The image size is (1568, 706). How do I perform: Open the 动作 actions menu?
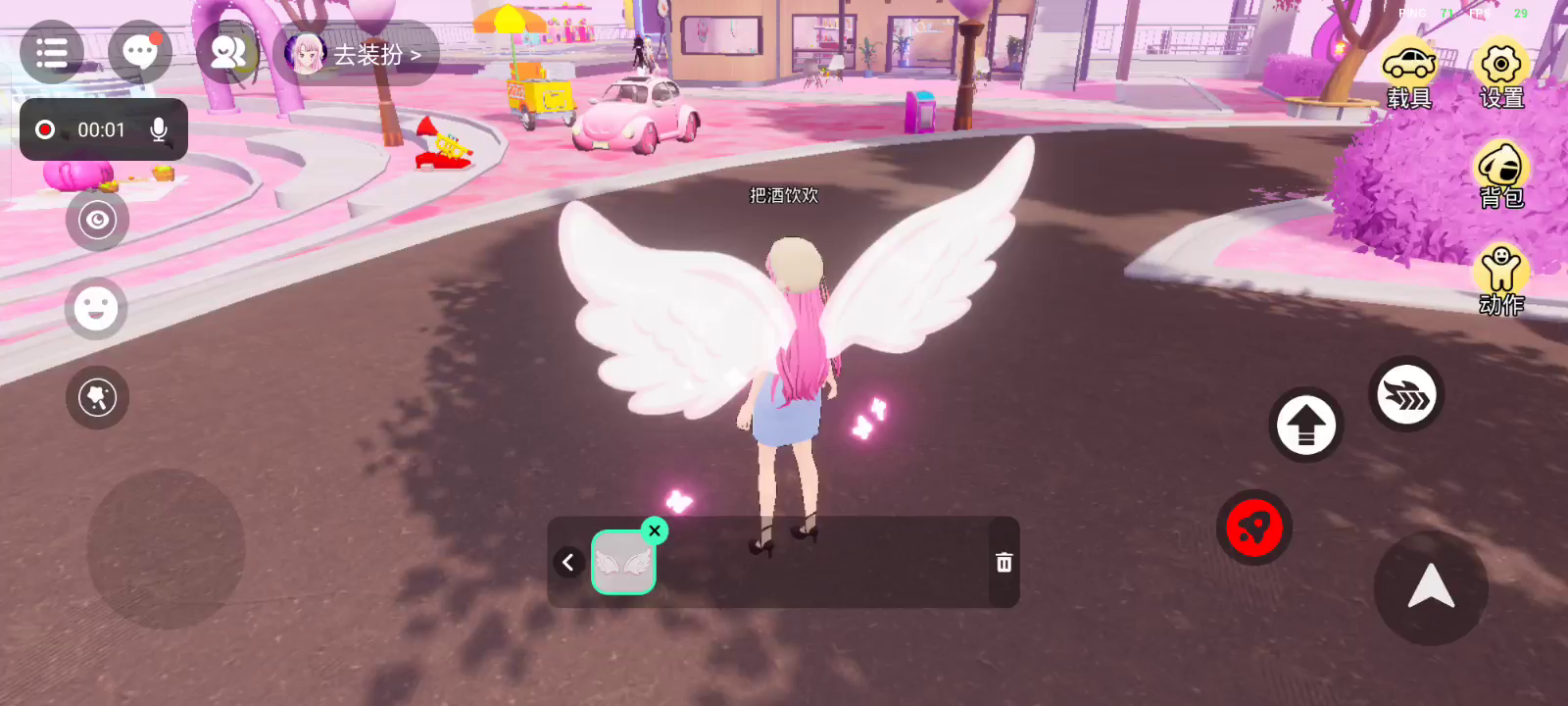[1500, 280]
